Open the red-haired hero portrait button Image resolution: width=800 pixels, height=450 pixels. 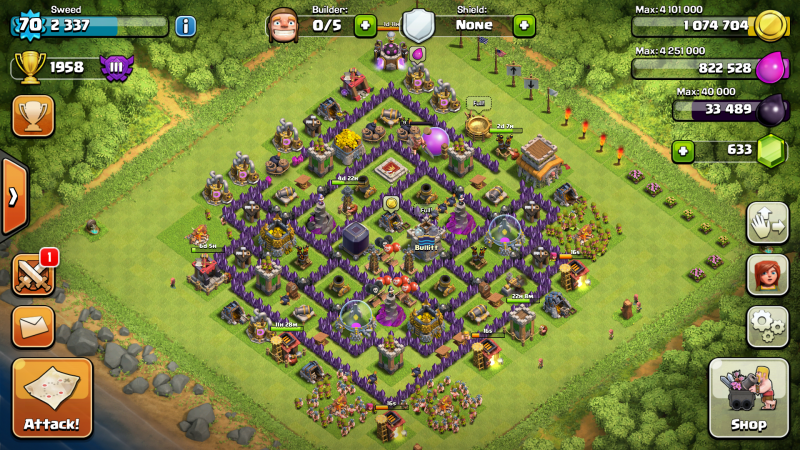pyautogui.click(x=767, y=274)
